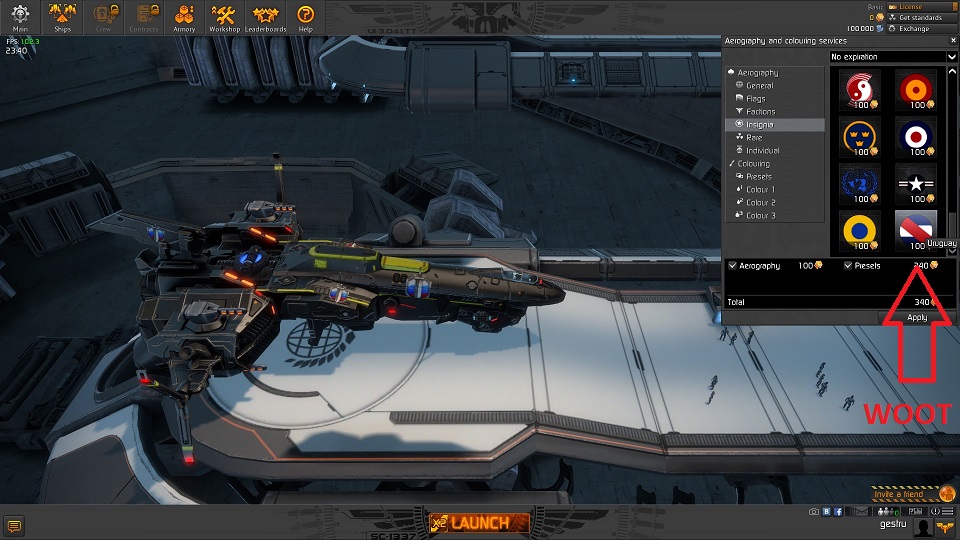Expand the No expiration dropdown

coord(893,57)
